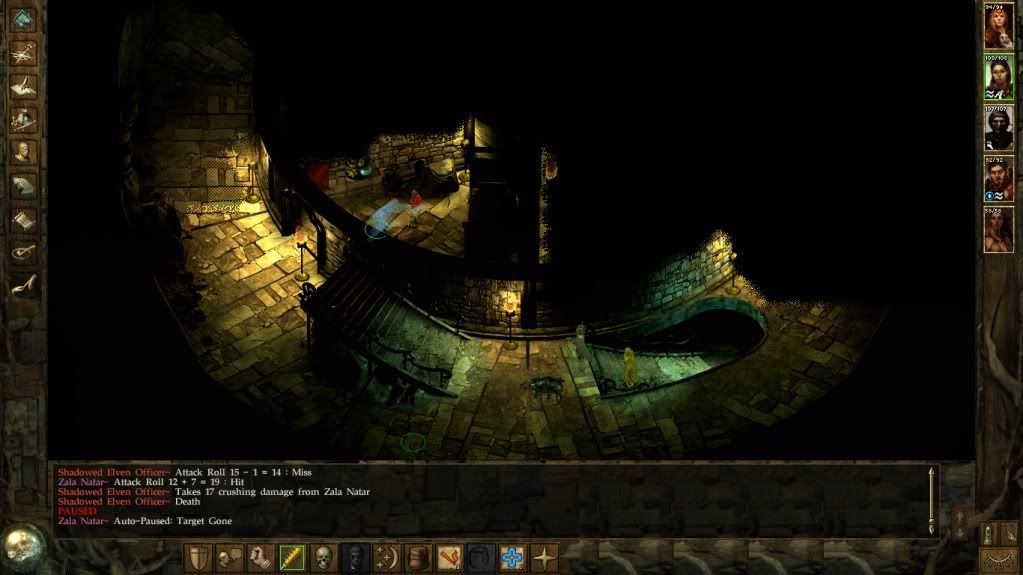Click the four-pointed star action button

(545, 557)
